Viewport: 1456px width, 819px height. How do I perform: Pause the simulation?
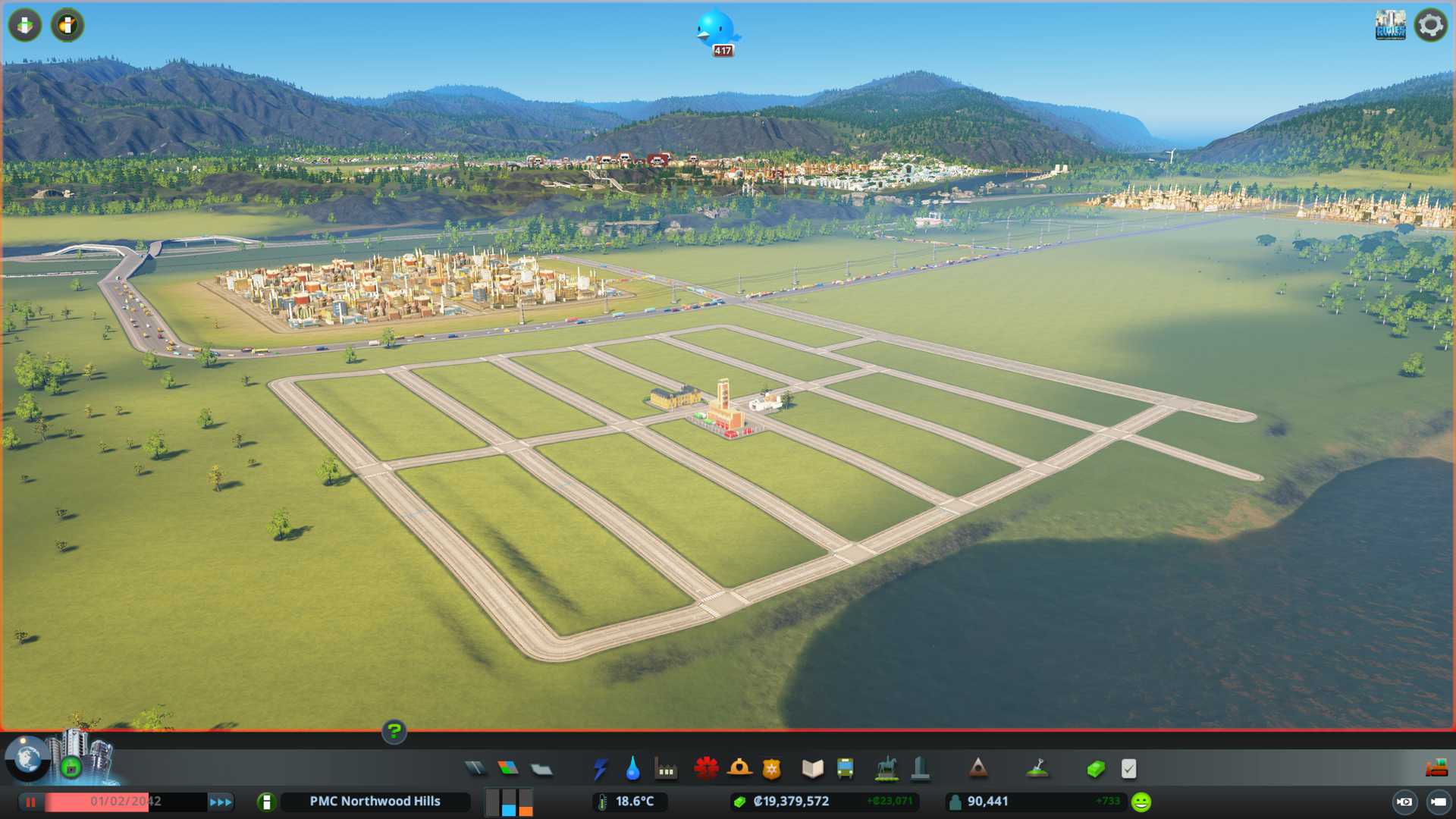click(30, 802)
